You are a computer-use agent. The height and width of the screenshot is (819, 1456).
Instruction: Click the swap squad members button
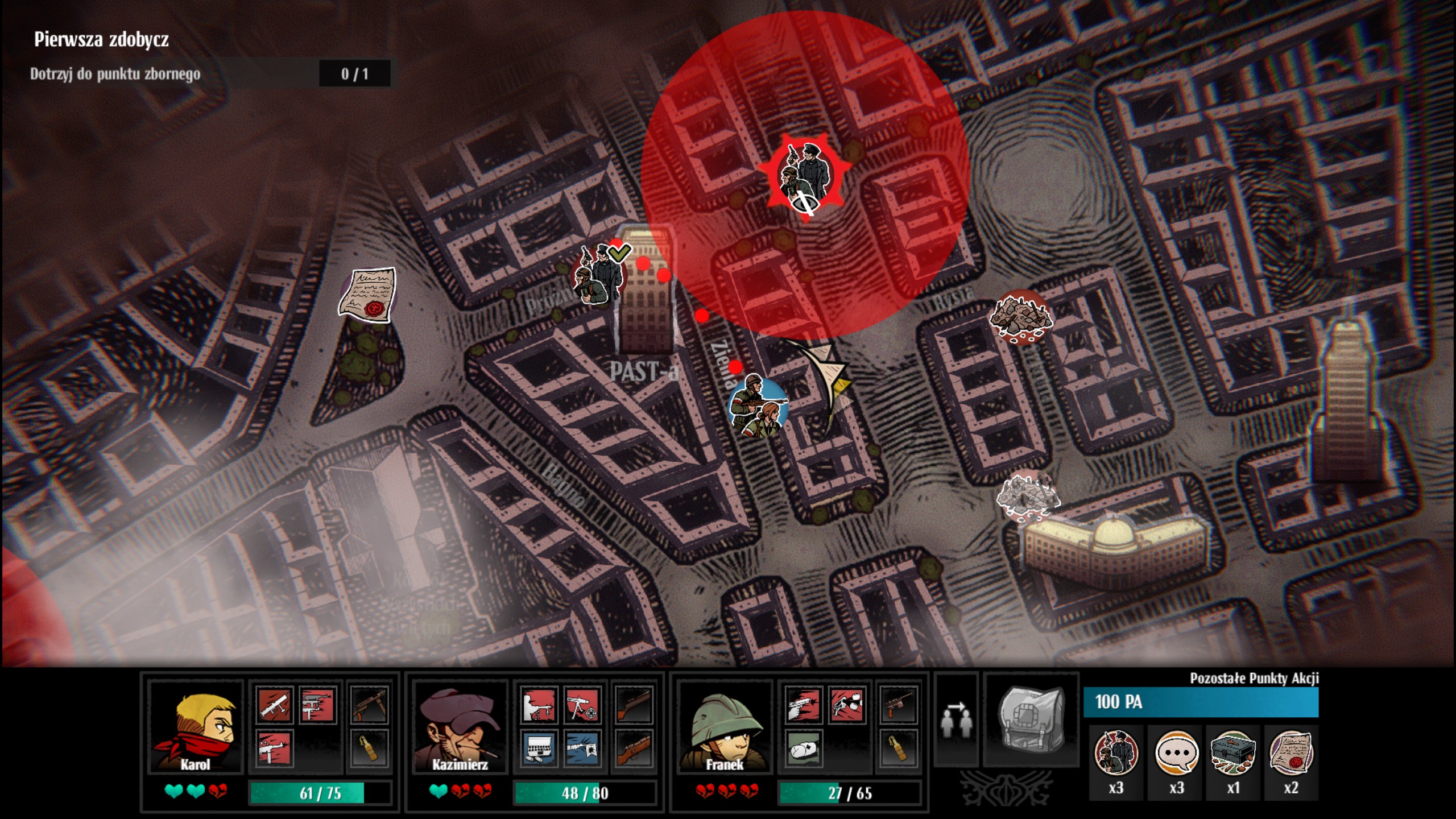pyautogui.click(x=957, y=719)
